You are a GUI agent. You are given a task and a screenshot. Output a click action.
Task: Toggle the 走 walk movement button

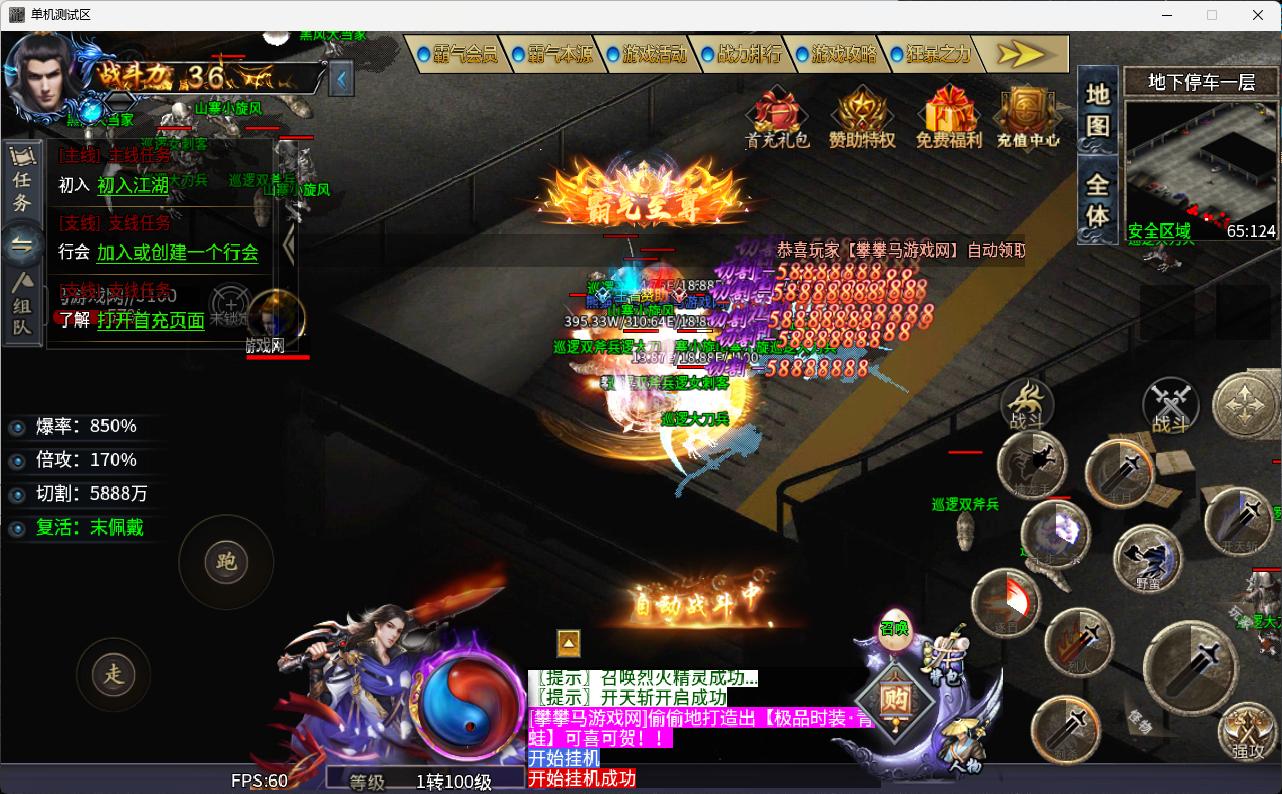(x=114, y=674)
